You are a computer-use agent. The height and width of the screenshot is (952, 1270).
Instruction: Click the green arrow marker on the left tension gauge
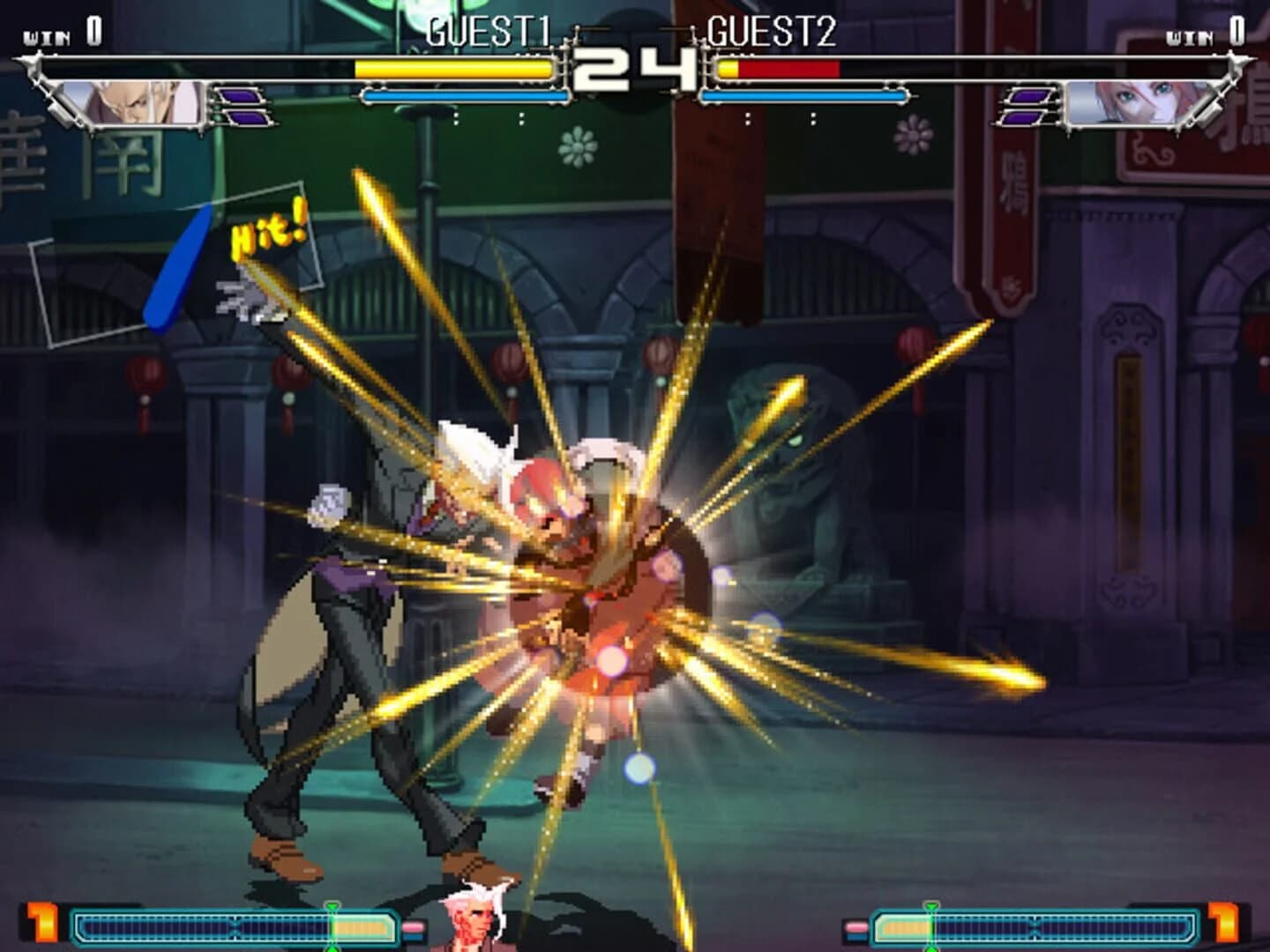click(x=333, y=908)
